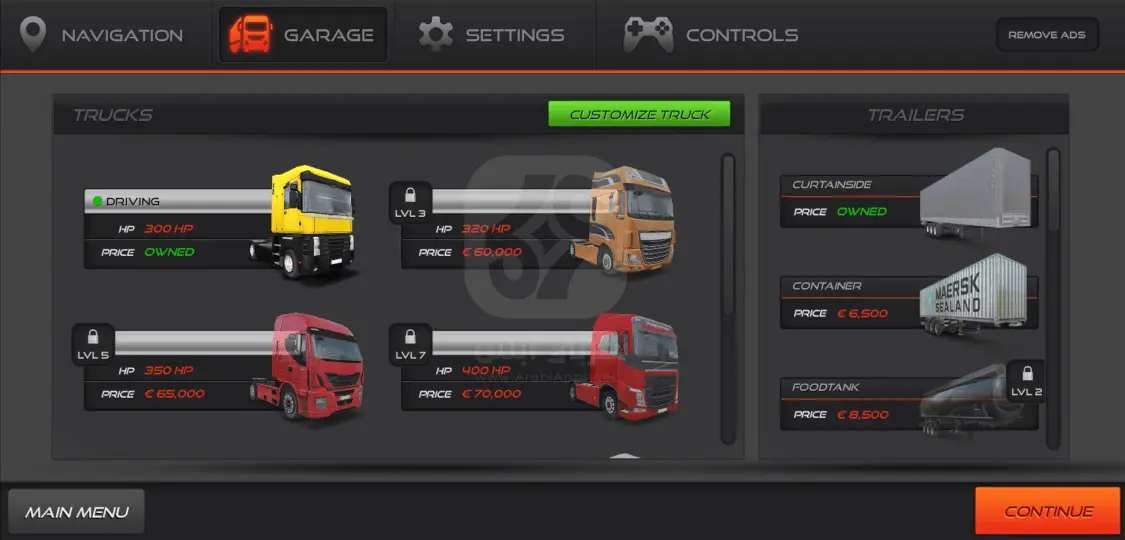Screen dimensions: 1125x540
Task: Choose the Container trailer for €6,500
Action: pyautogui.click(x=908, y=301)
